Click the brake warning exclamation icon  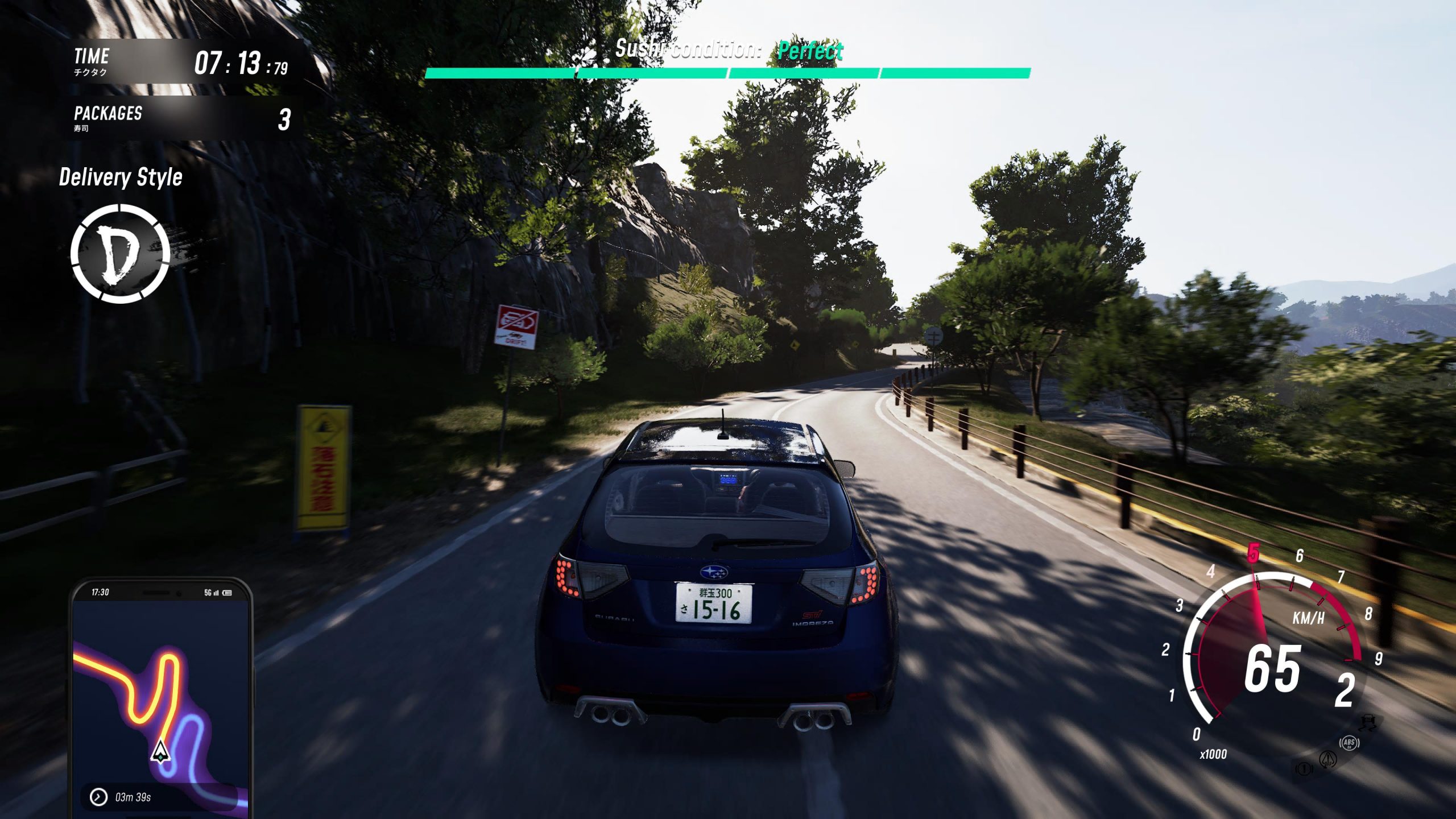pos(1304,769)
